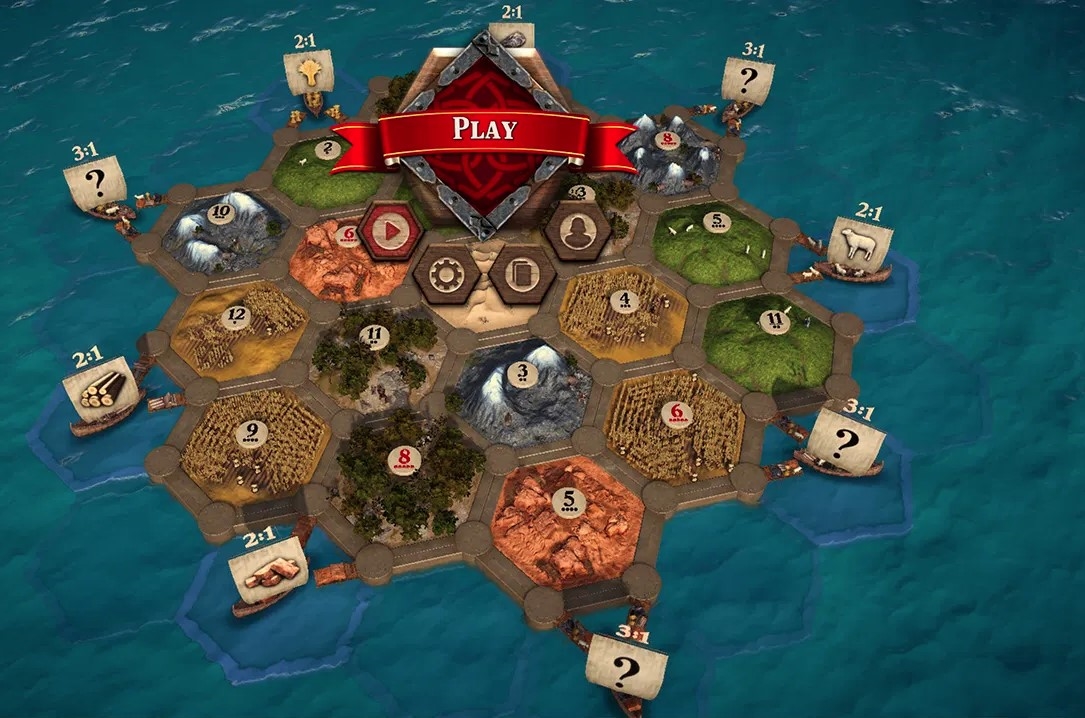This screenshot has width=1085, height=718.
Task: Select the red play-triangle hexagon button
Action: coord(390,233)
